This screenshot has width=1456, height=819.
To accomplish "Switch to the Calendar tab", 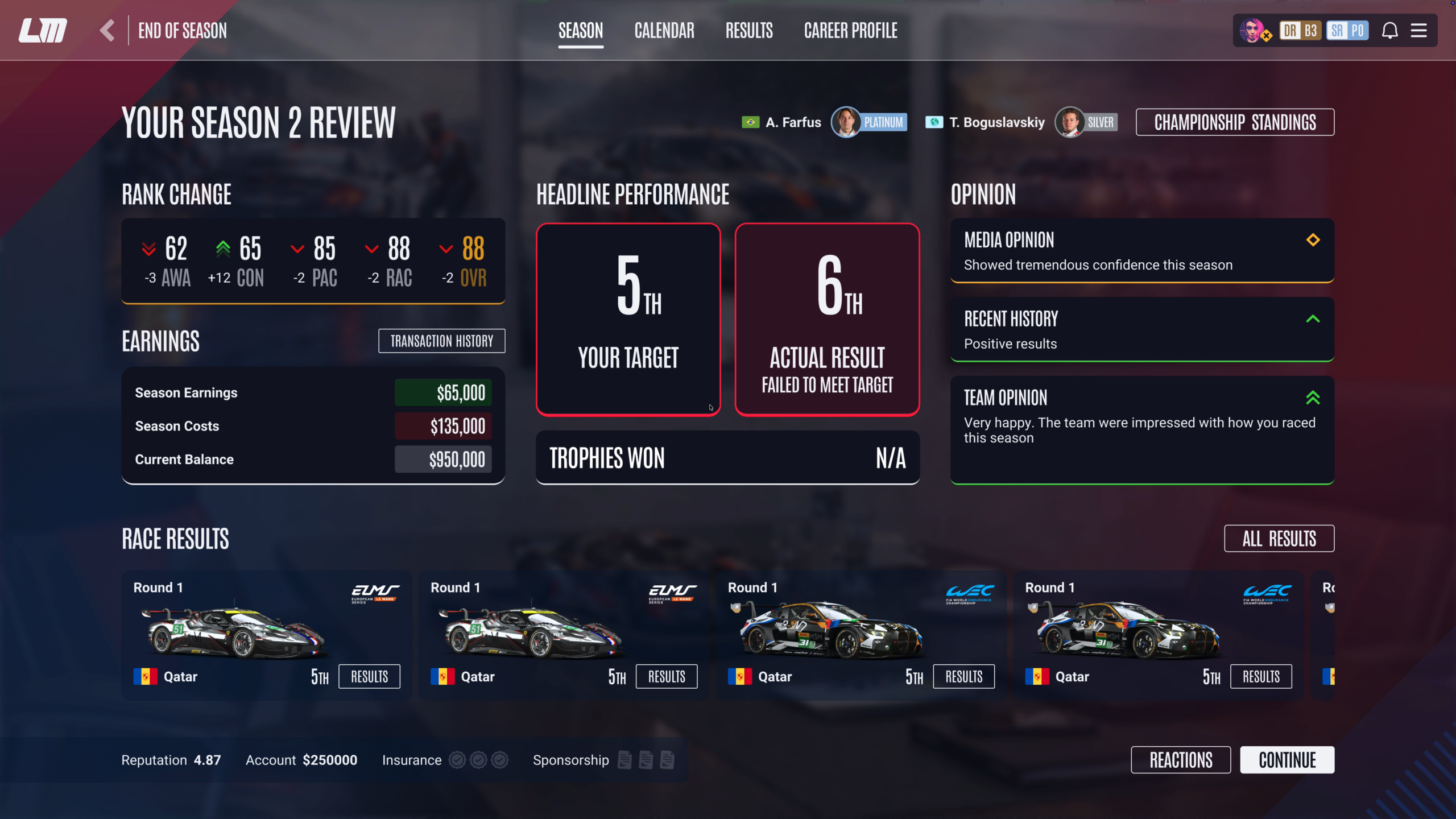I will coord(664,31).
